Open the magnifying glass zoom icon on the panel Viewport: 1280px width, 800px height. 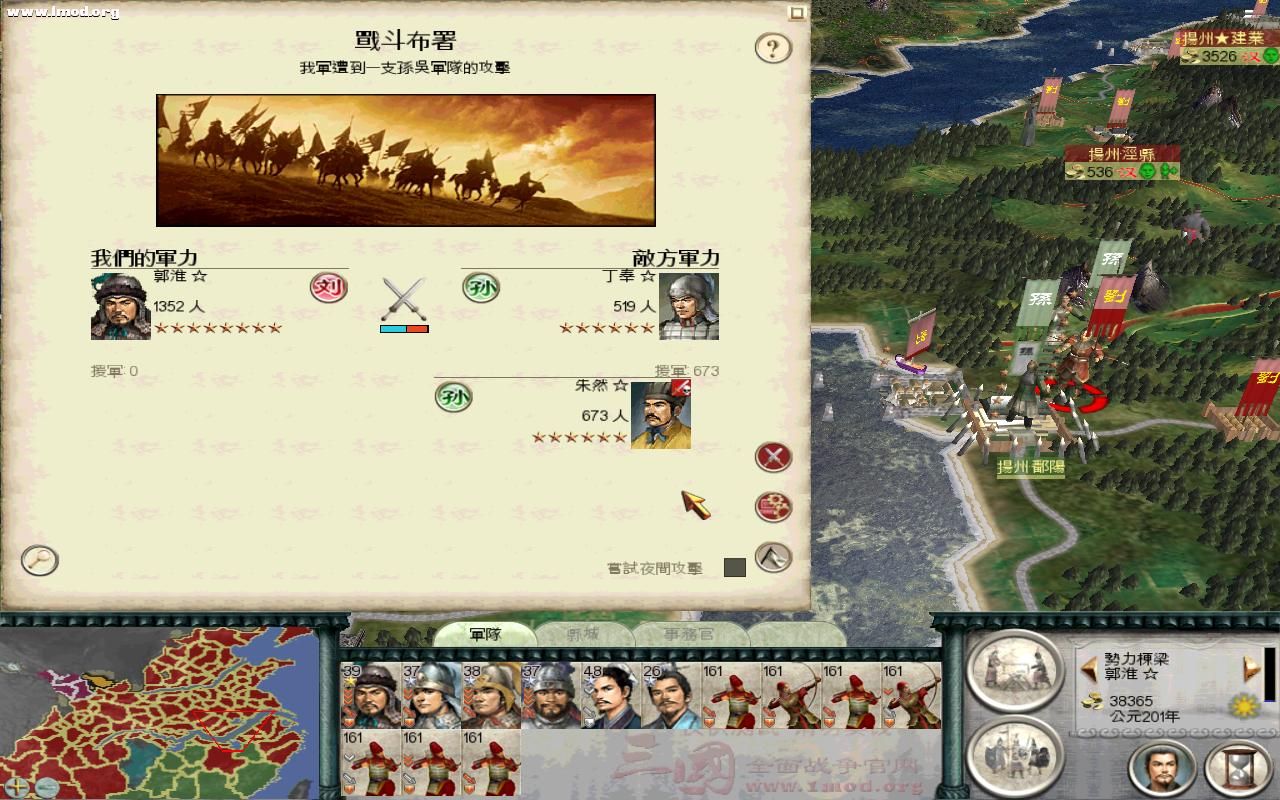38,562
